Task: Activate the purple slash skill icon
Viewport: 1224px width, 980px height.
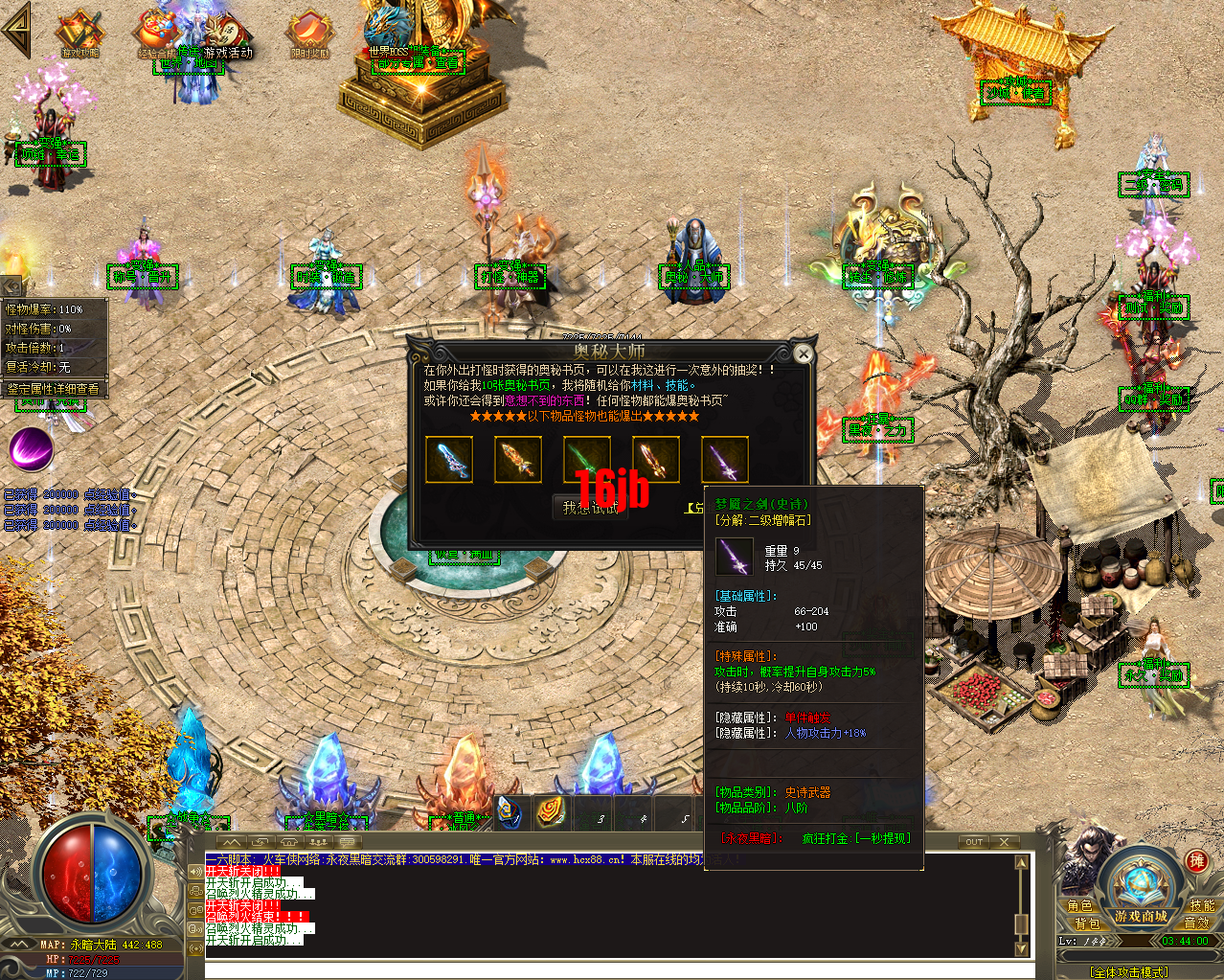Action: (32, 448)
